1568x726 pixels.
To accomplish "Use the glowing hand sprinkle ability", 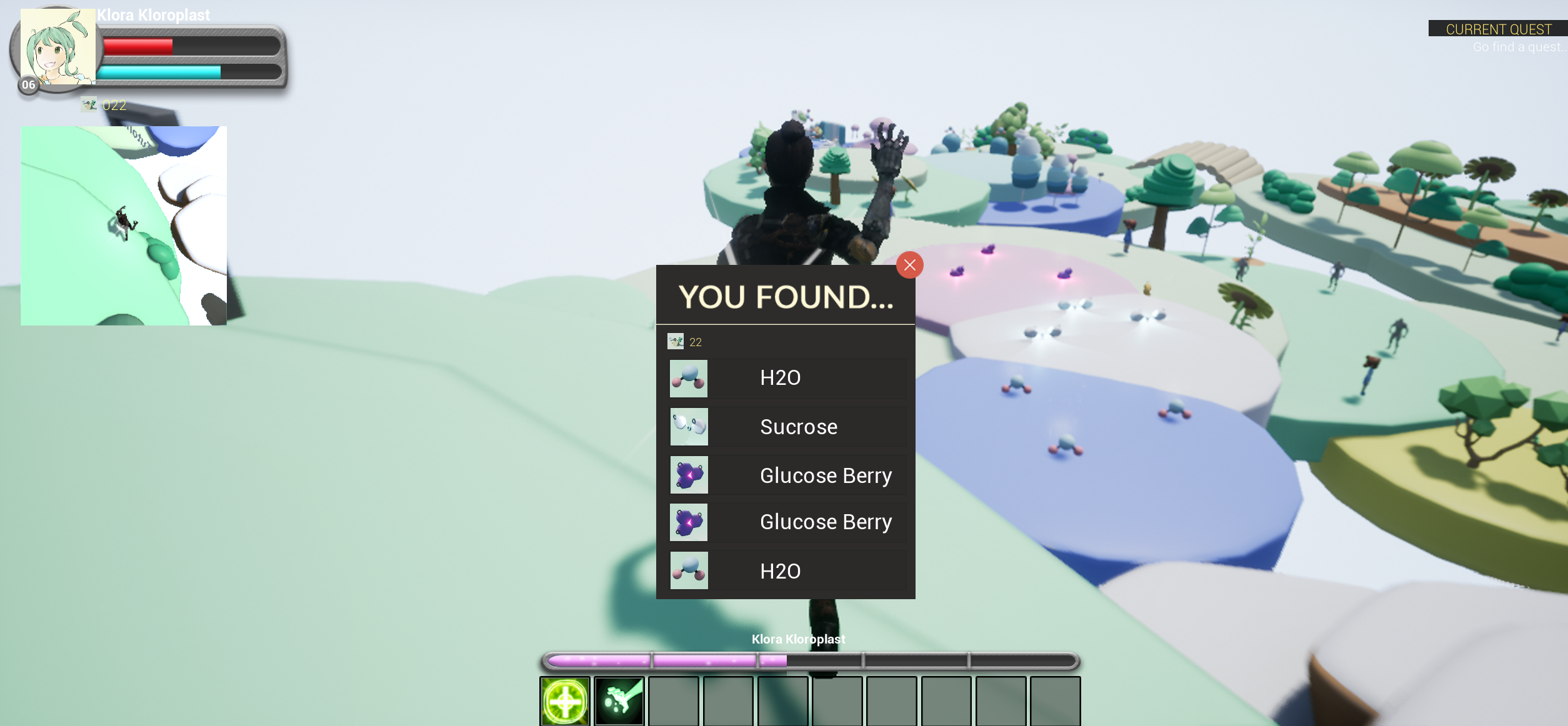I will click(x=619, y=701).
